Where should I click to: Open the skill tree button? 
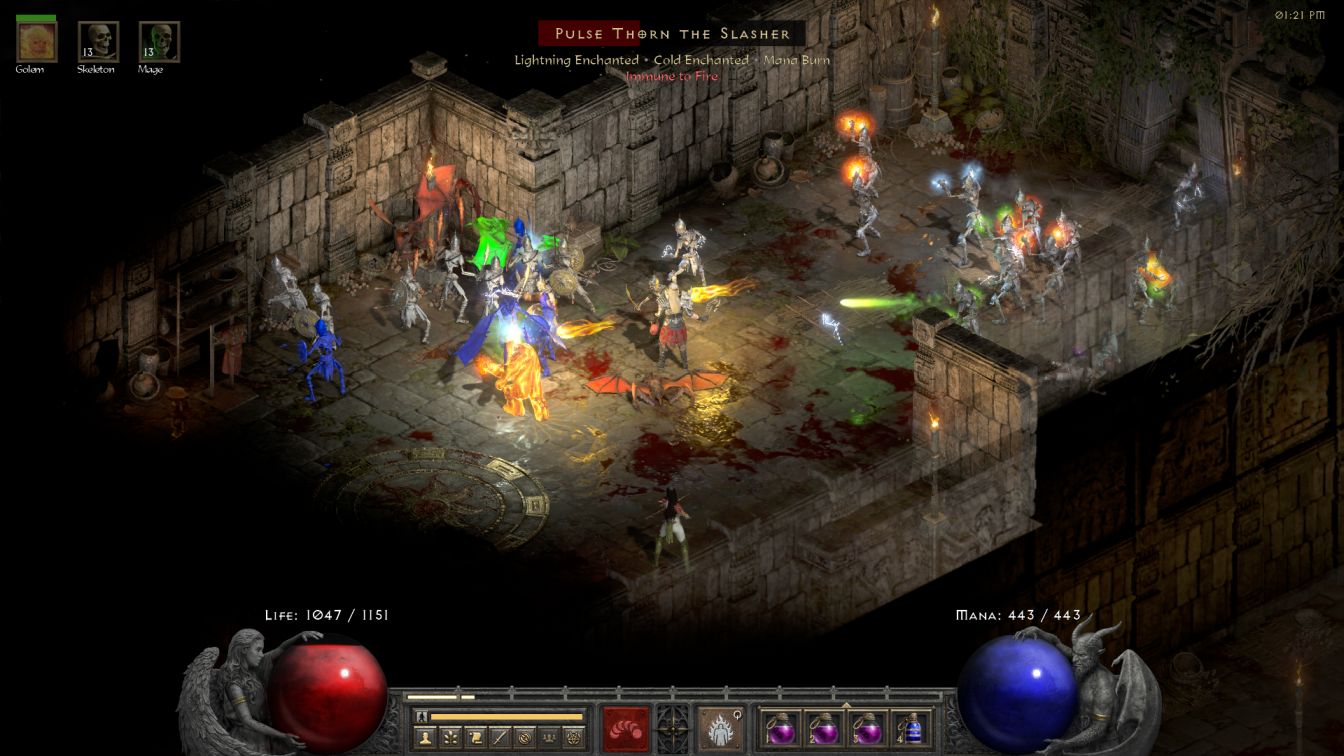click(449, 738)
